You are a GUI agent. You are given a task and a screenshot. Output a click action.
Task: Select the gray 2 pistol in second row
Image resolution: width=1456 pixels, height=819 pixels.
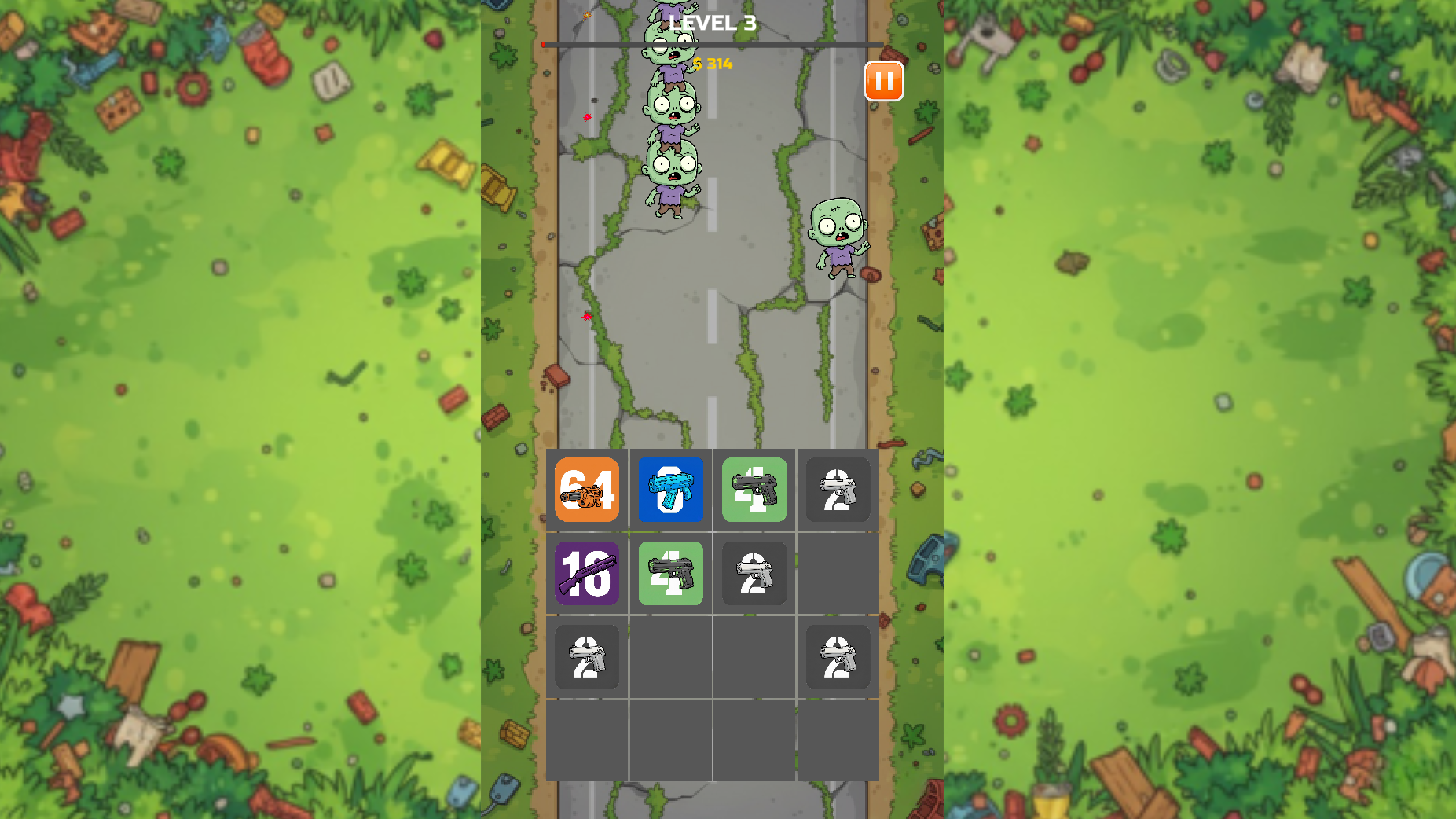tap(754, 574)
